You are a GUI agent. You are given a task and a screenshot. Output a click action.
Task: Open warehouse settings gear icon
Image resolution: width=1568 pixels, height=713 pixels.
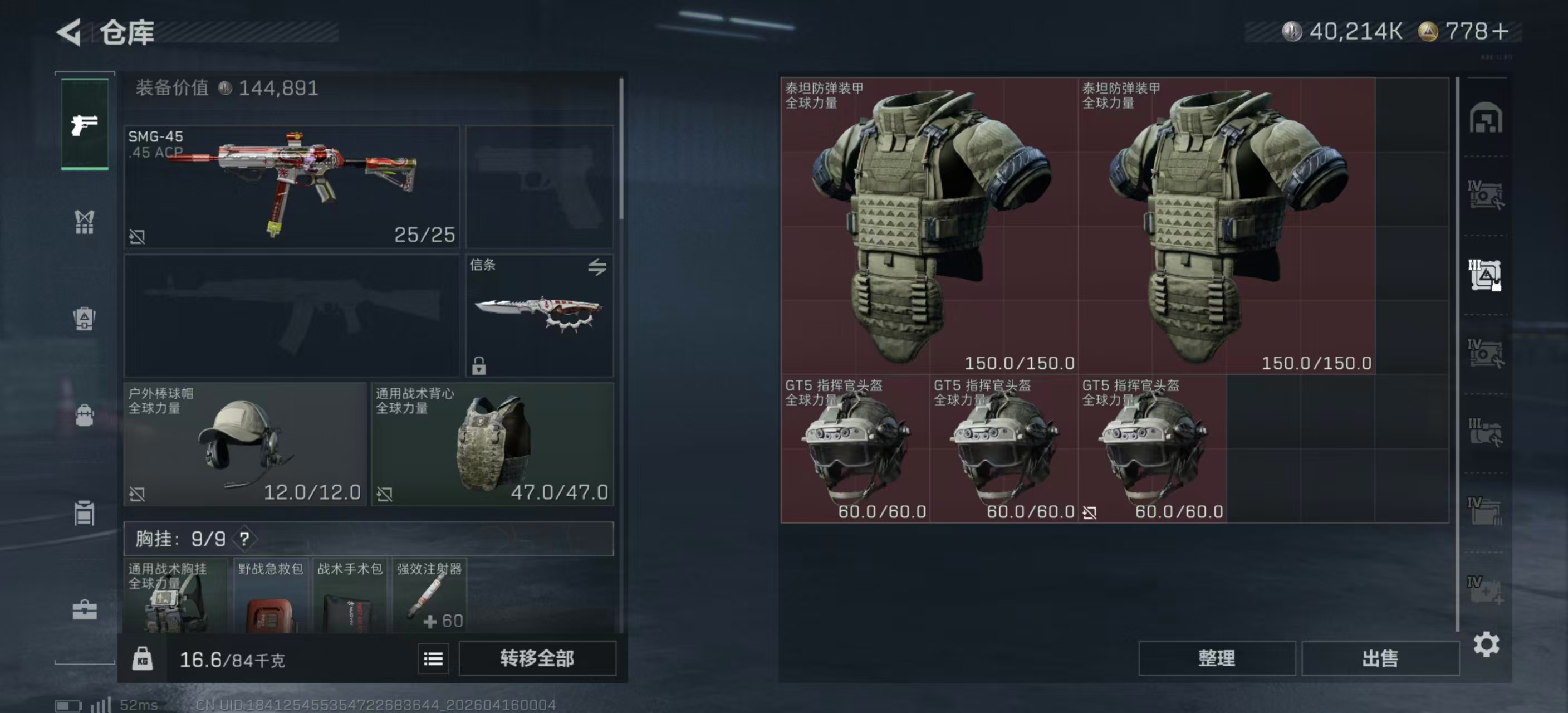1486,644
